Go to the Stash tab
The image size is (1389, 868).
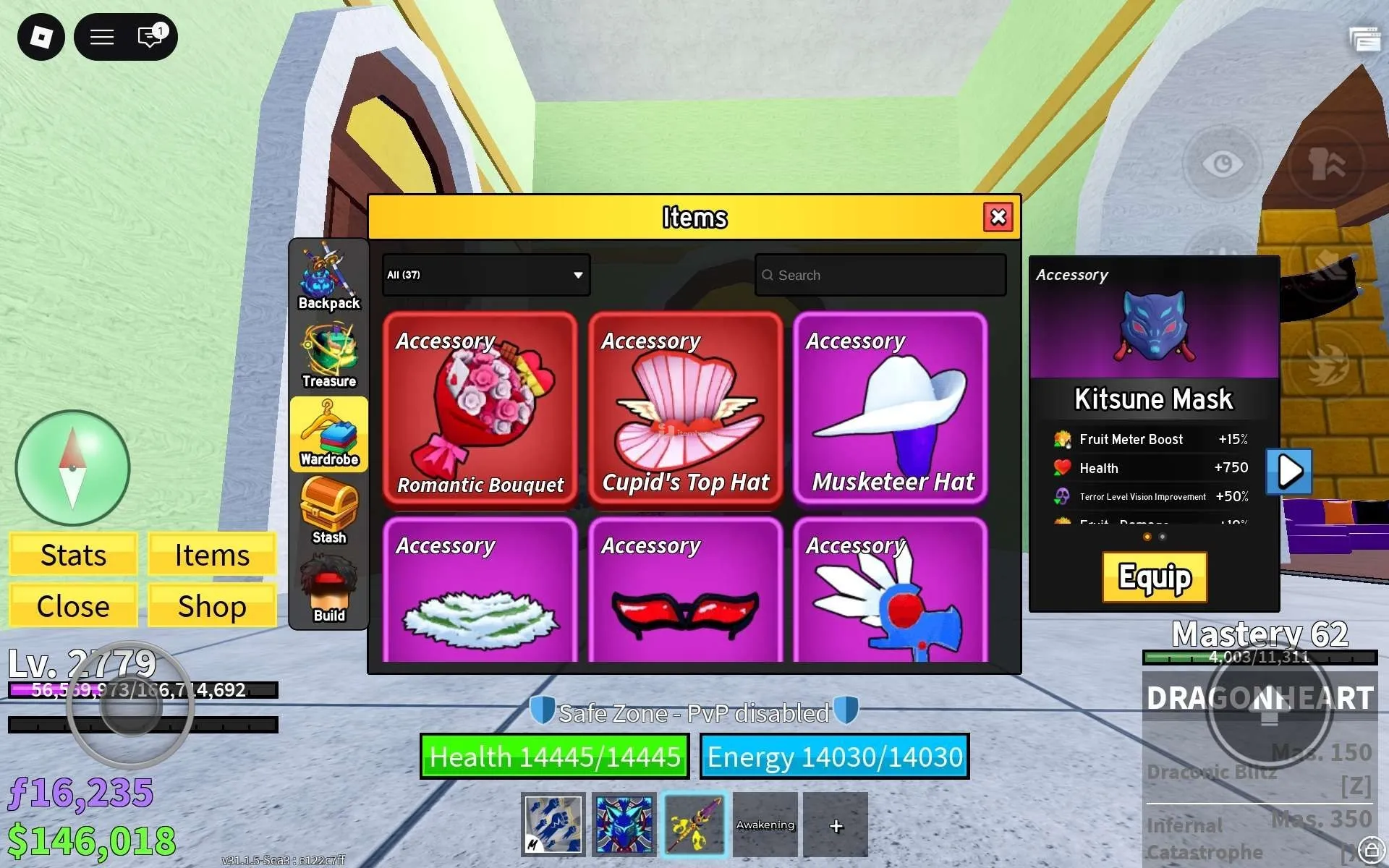(329, 512)
